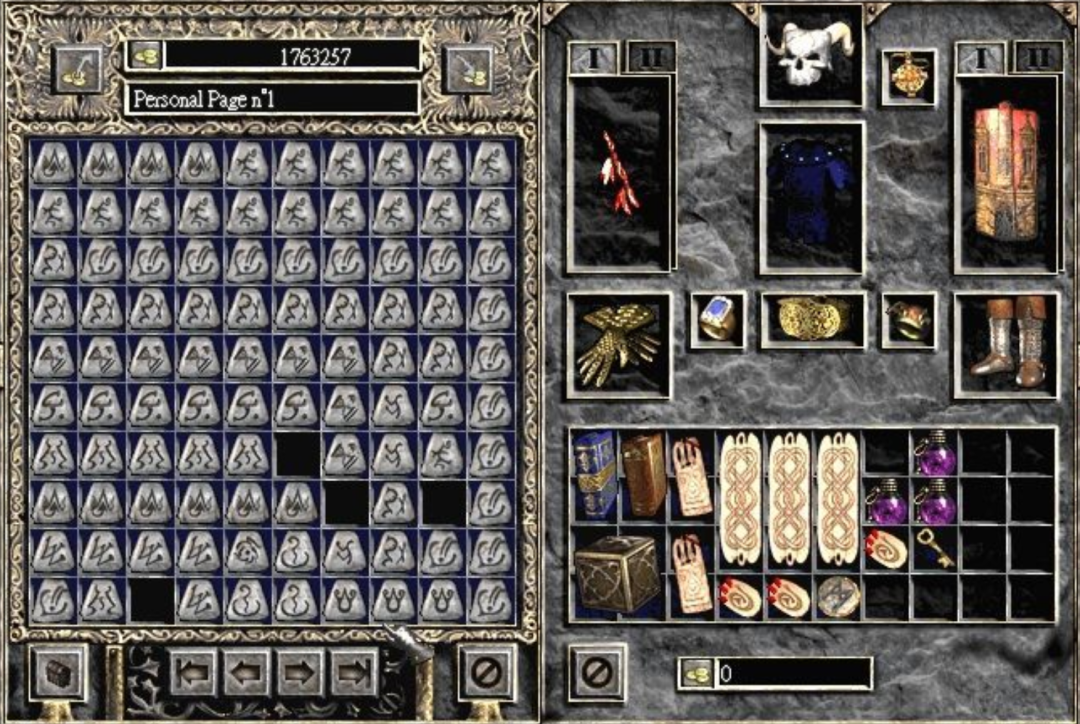Close the stash panel
This screenshot has height=724, width=1080.
pos(486,672)
